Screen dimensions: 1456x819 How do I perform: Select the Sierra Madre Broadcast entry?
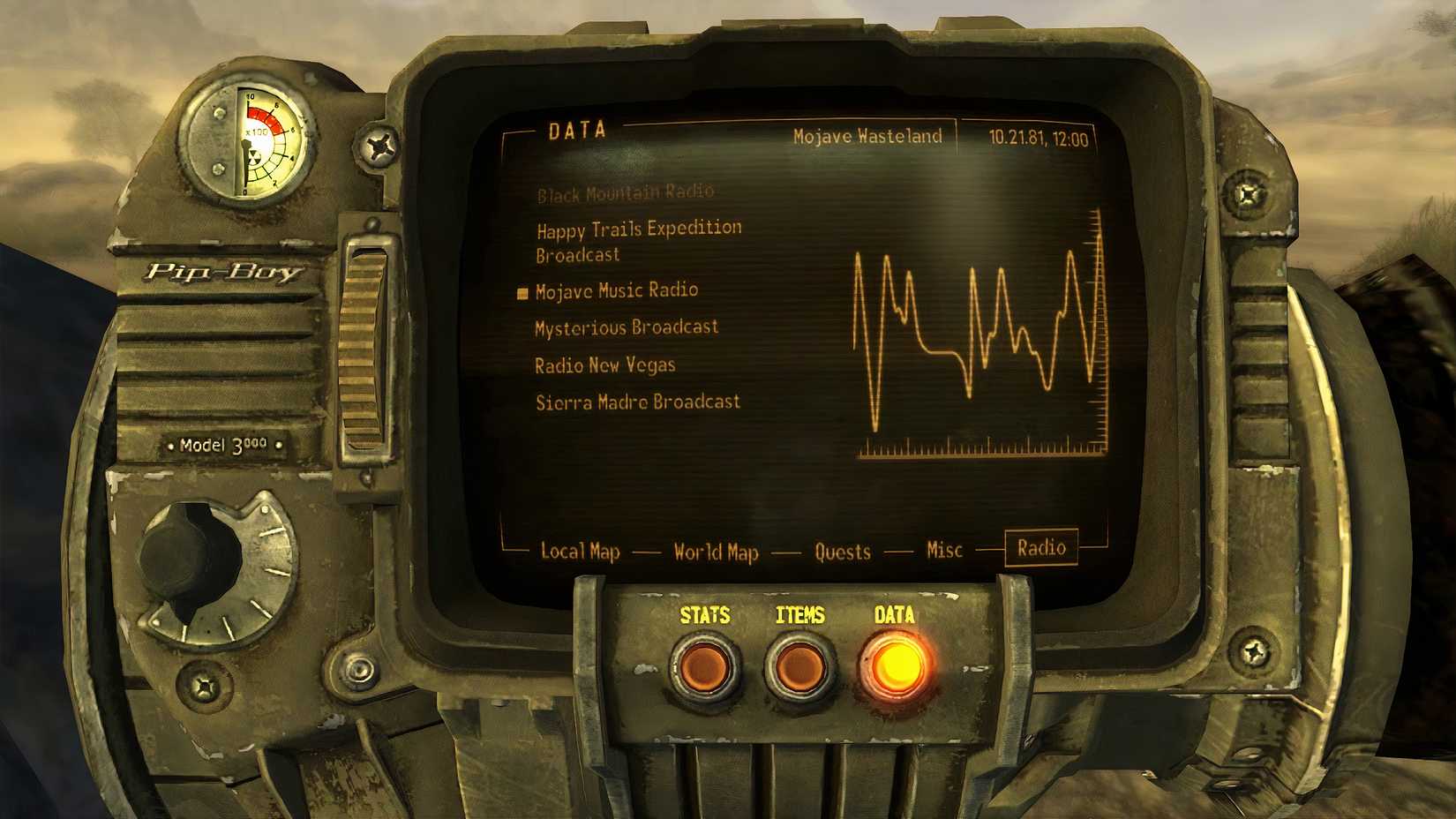click(637, 402)
